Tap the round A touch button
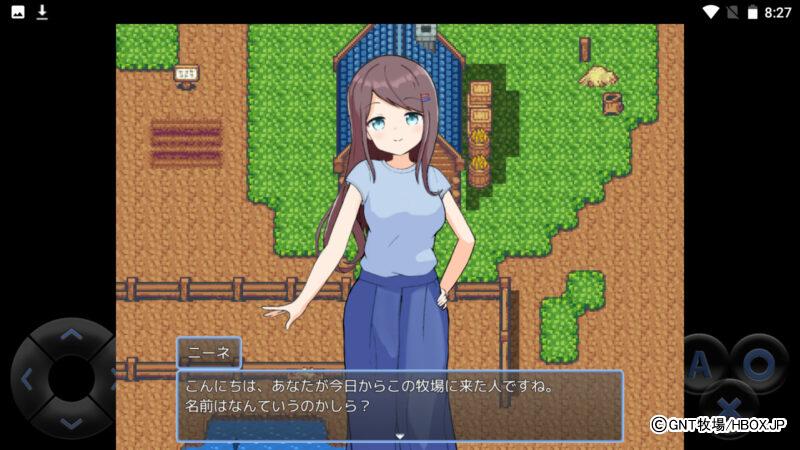 (702, 363)
